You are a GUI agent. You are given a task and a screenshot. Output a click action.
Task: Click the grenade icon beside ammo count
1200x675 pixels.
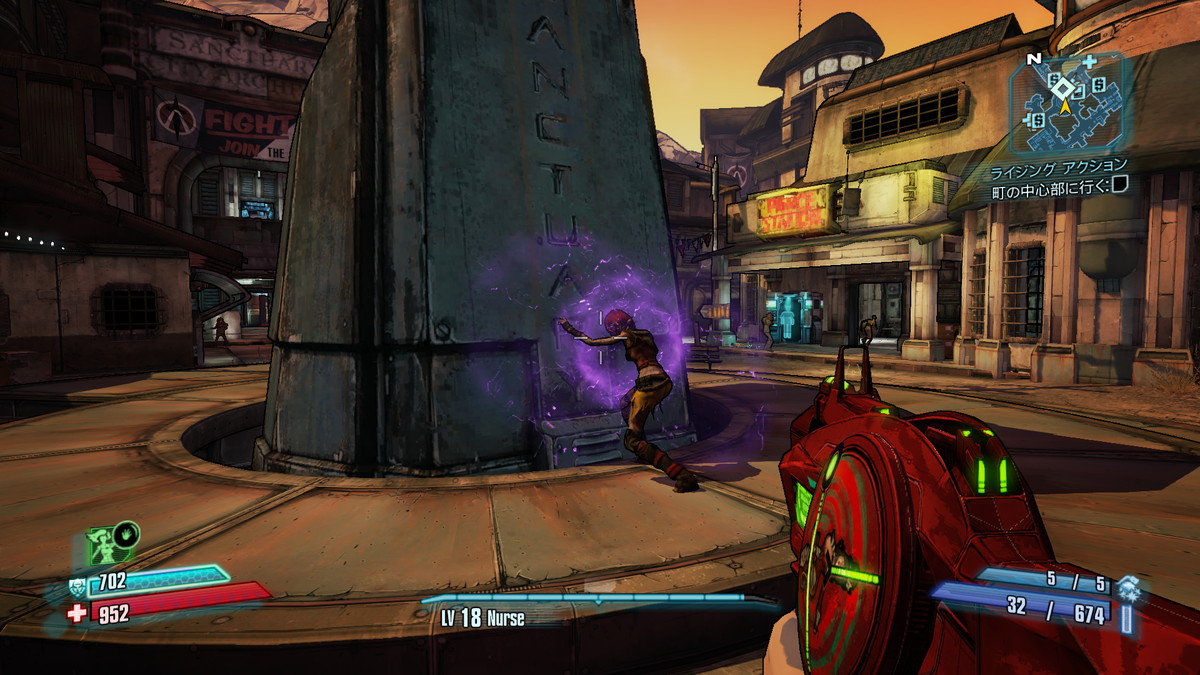(x=1128, y=587)
